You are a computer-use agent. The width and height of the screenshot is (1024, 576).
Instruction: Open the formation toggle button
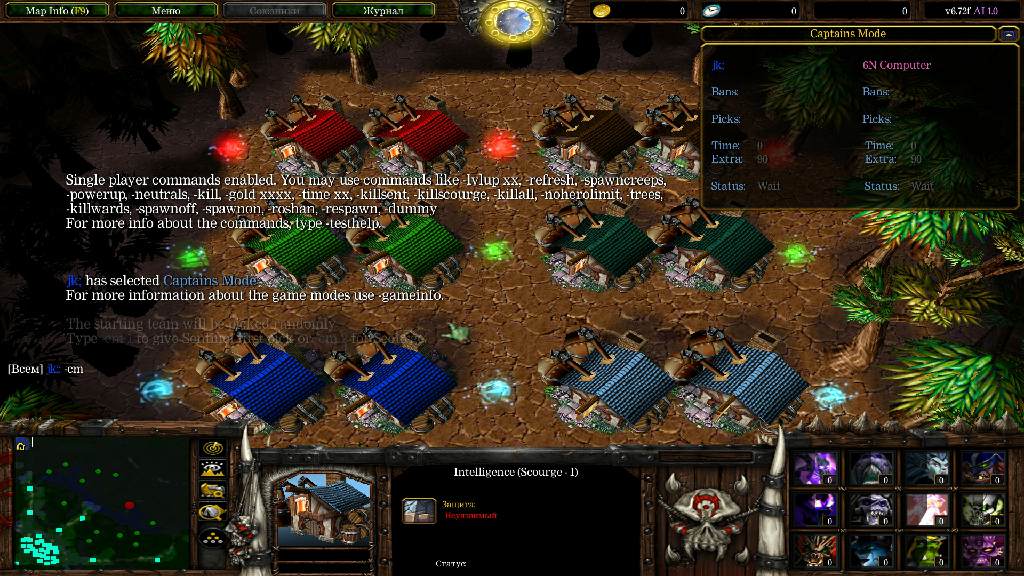(x=212, y=536)
